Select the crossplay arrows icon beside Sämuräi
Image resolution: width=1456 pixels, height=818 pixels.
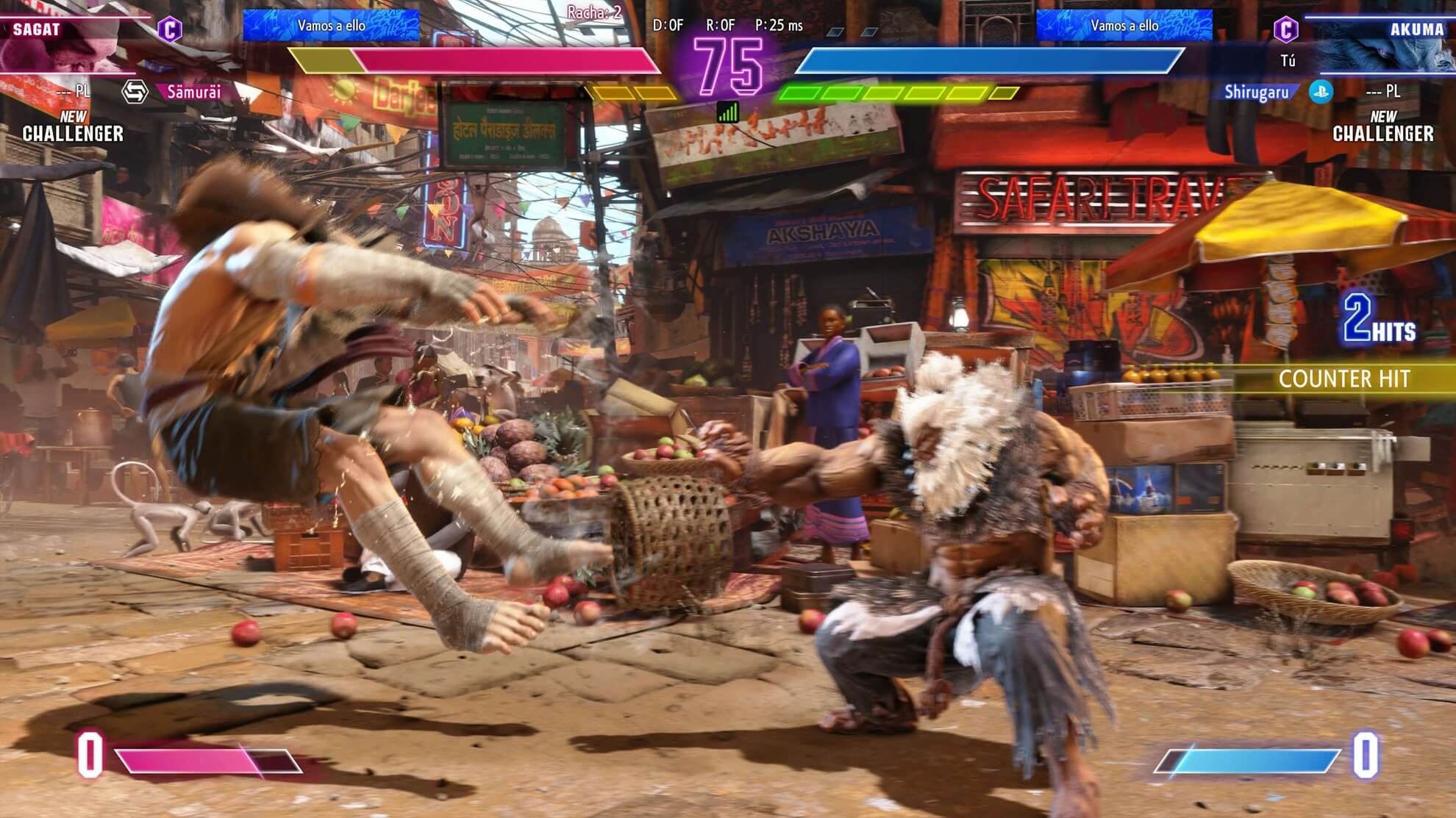pos(135,92)
